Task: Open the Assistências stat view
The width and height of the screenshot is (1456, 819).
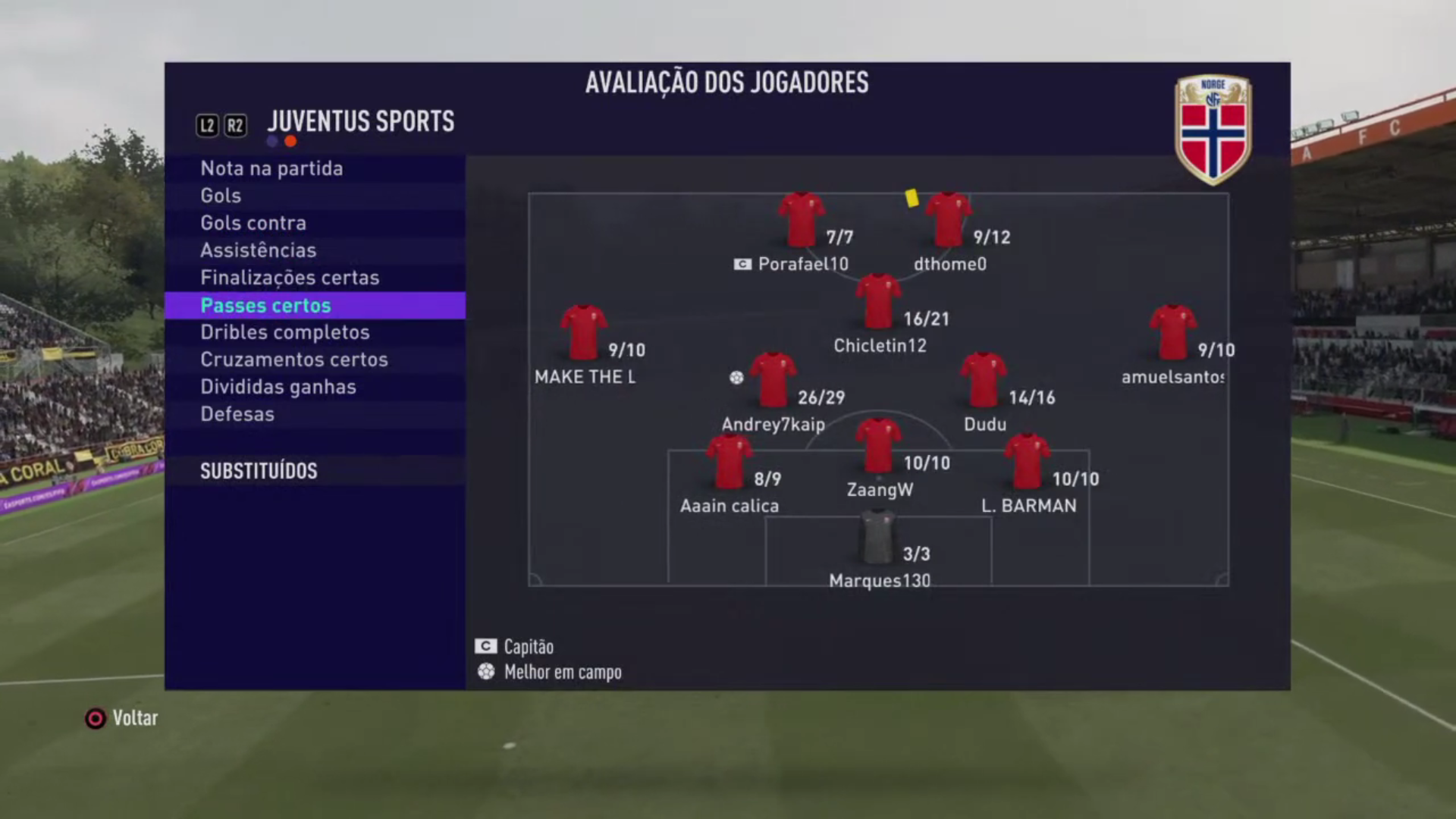Action: [258, 250]
